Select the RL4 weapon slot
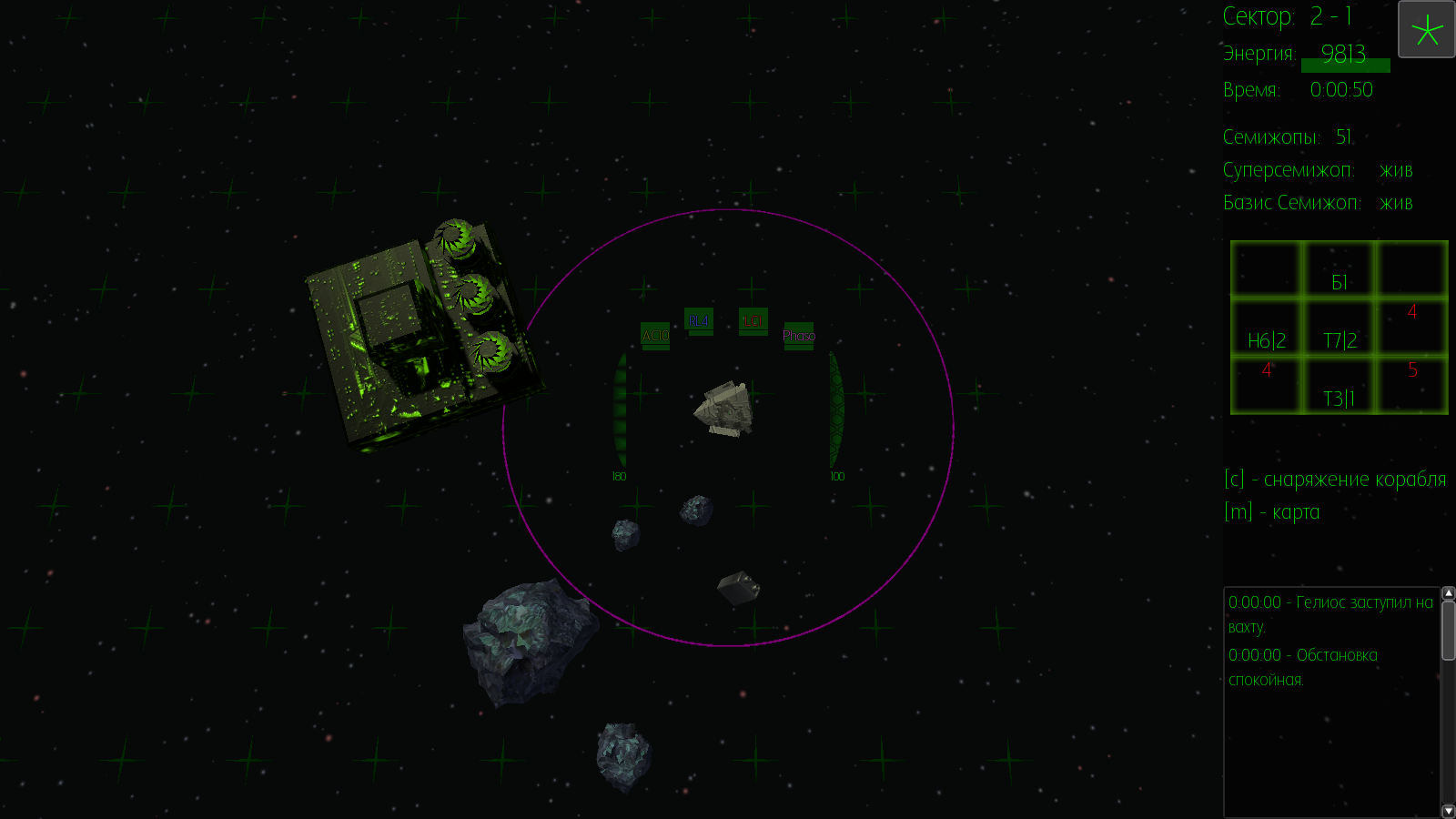 (x=699, y=321)
